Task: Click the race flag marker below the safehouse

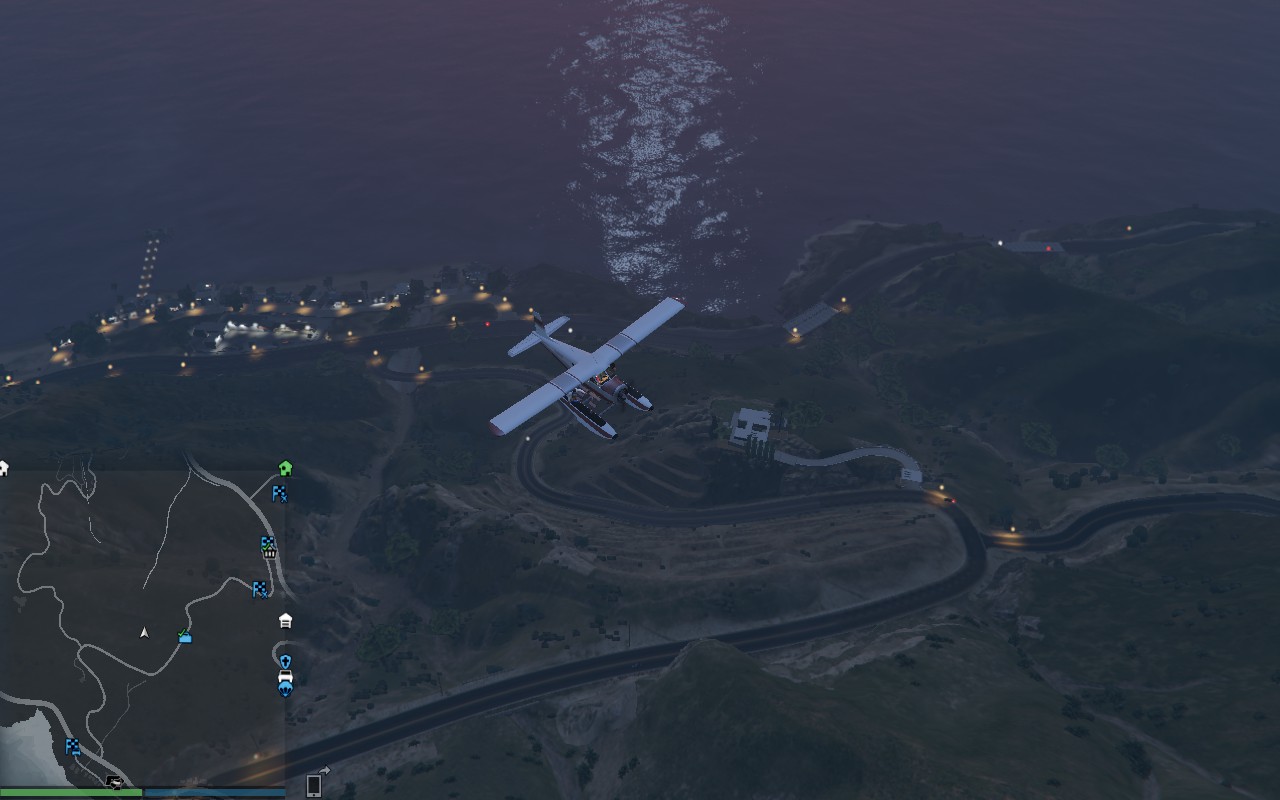Action: coord(280,493)
